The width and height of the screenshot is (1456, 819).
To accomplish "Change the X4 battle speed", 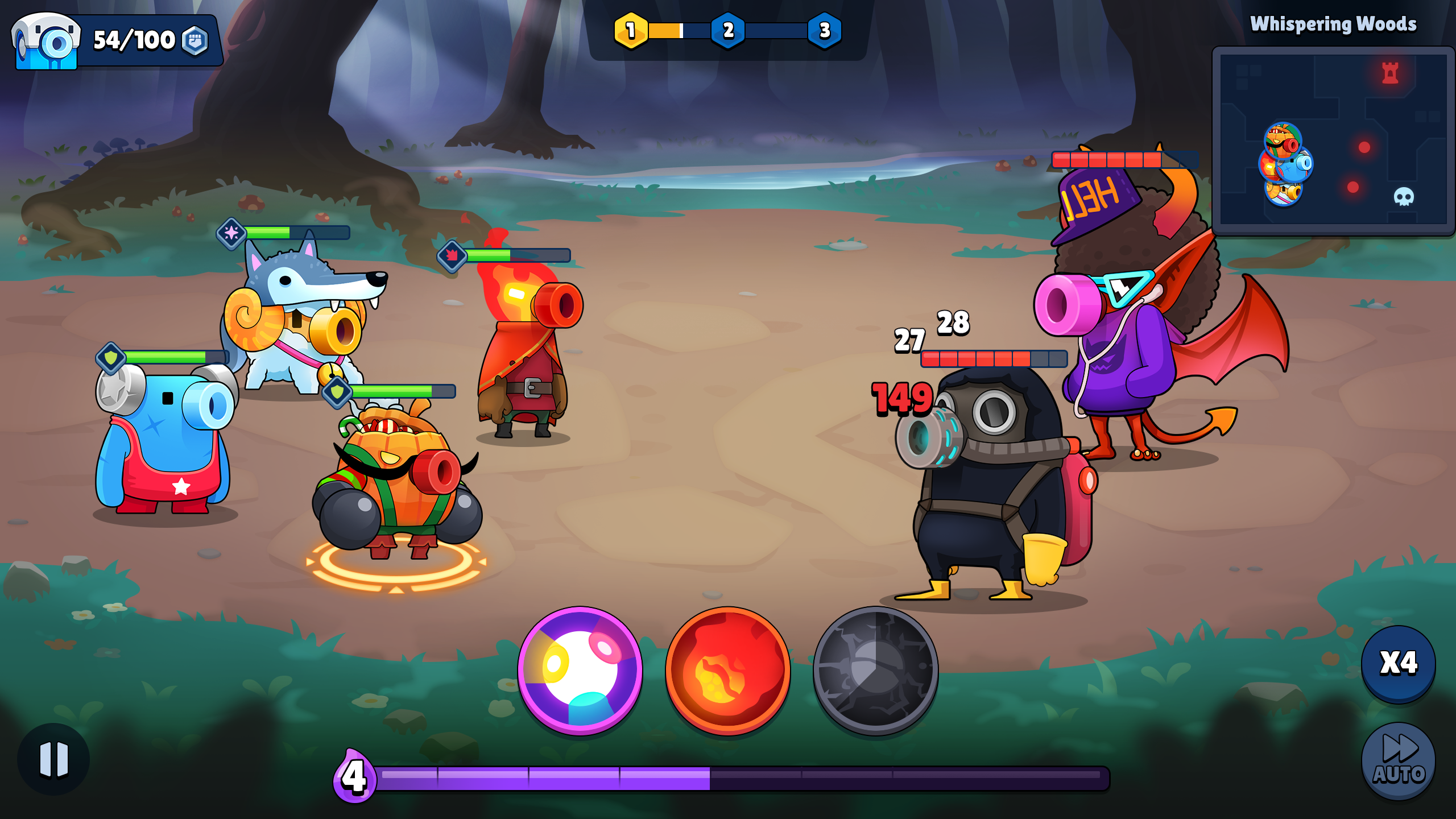I will [1399, 663].
